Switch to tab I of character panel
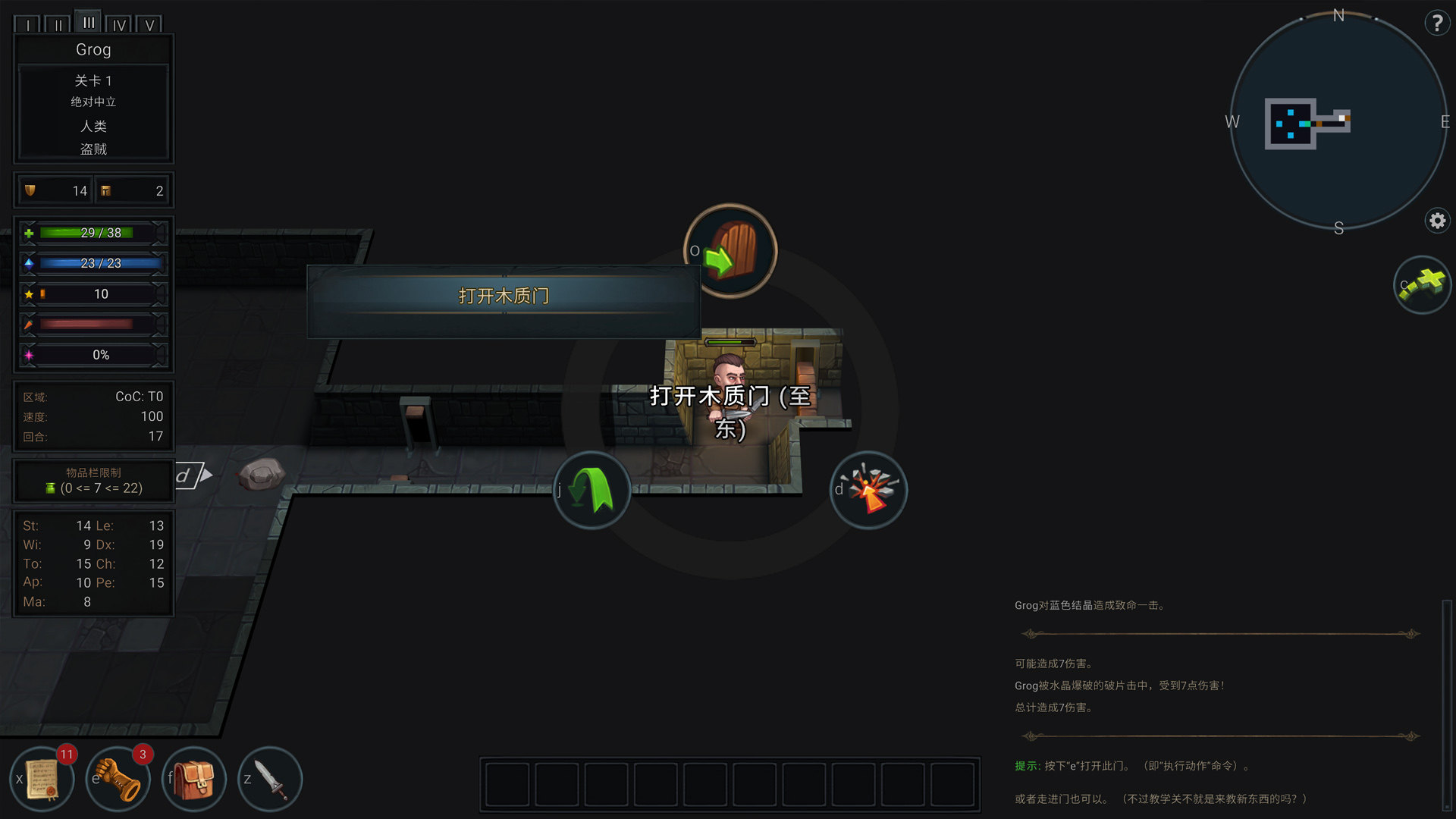 pos(28,24)
